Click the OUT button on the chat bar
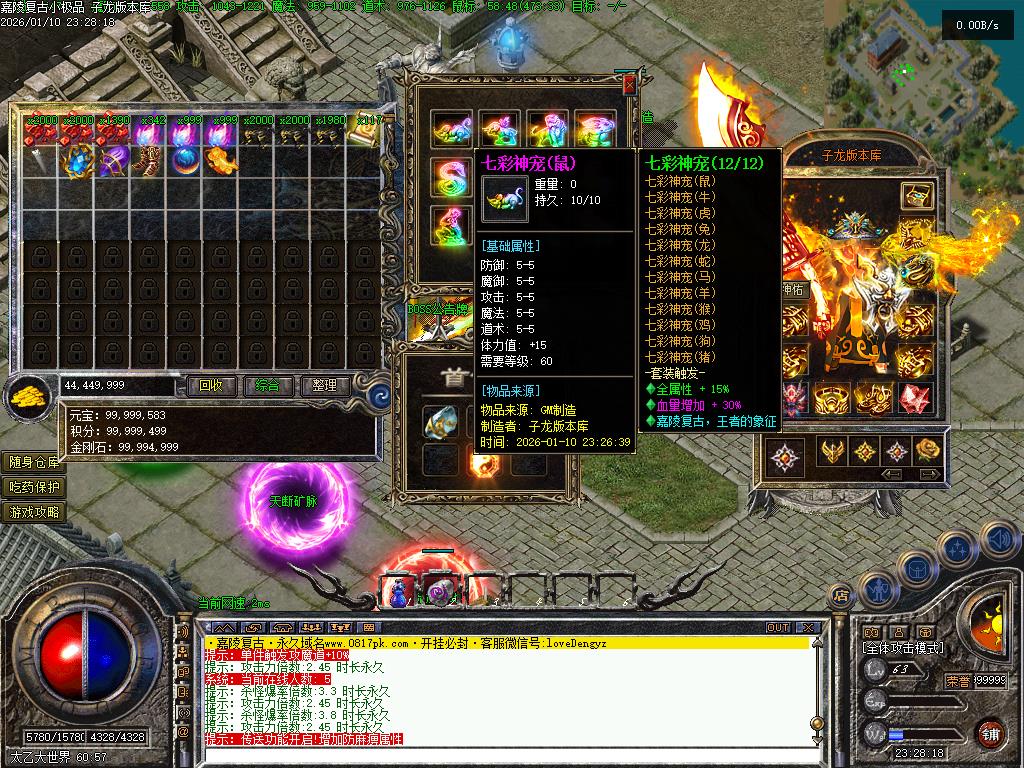Screen dimensions: 1024x768 click(x=778, y=628)
